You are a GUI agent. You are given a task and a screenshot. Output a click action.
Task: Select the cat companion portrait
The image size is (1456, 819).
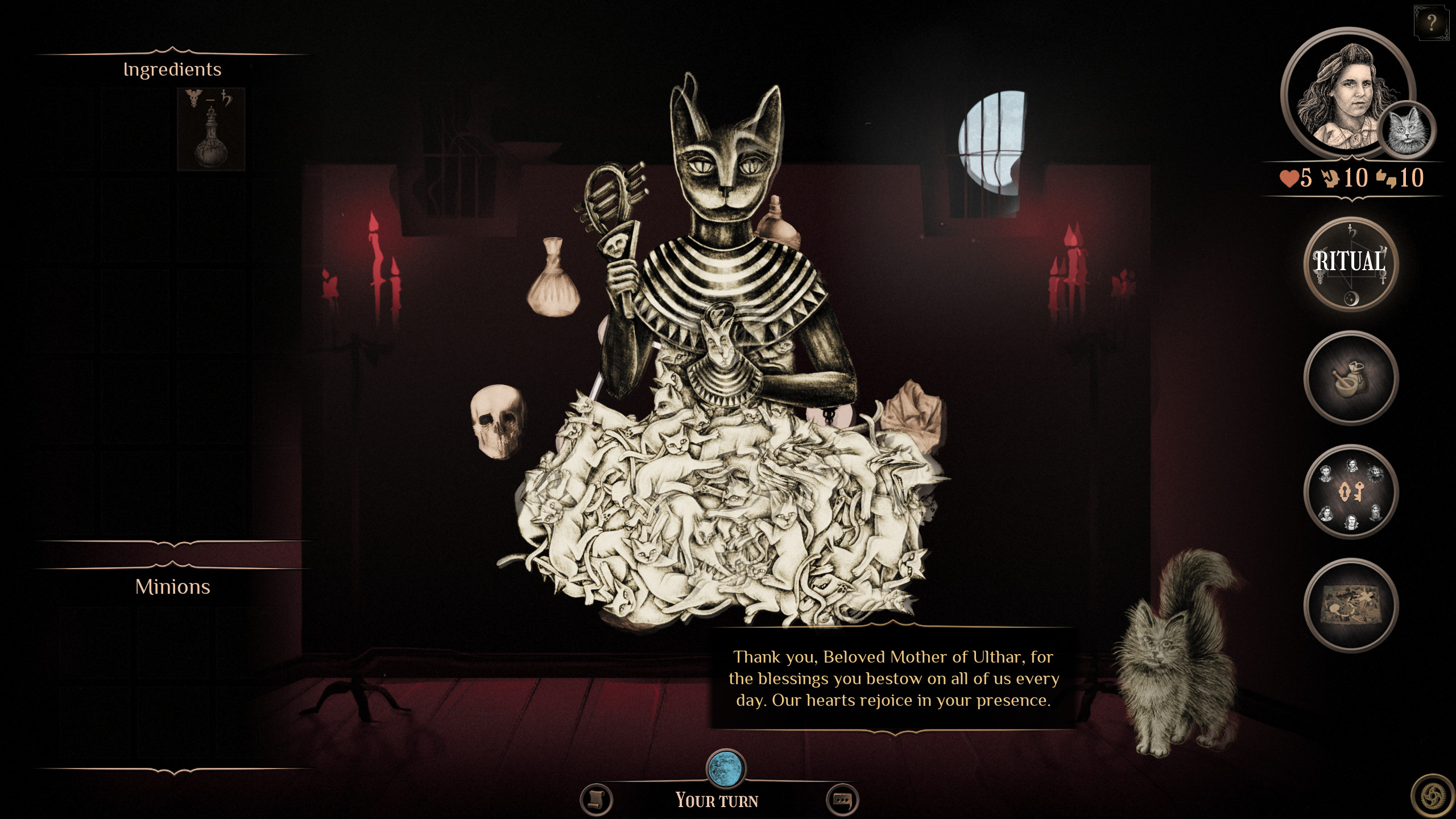tap(1408, 130)
